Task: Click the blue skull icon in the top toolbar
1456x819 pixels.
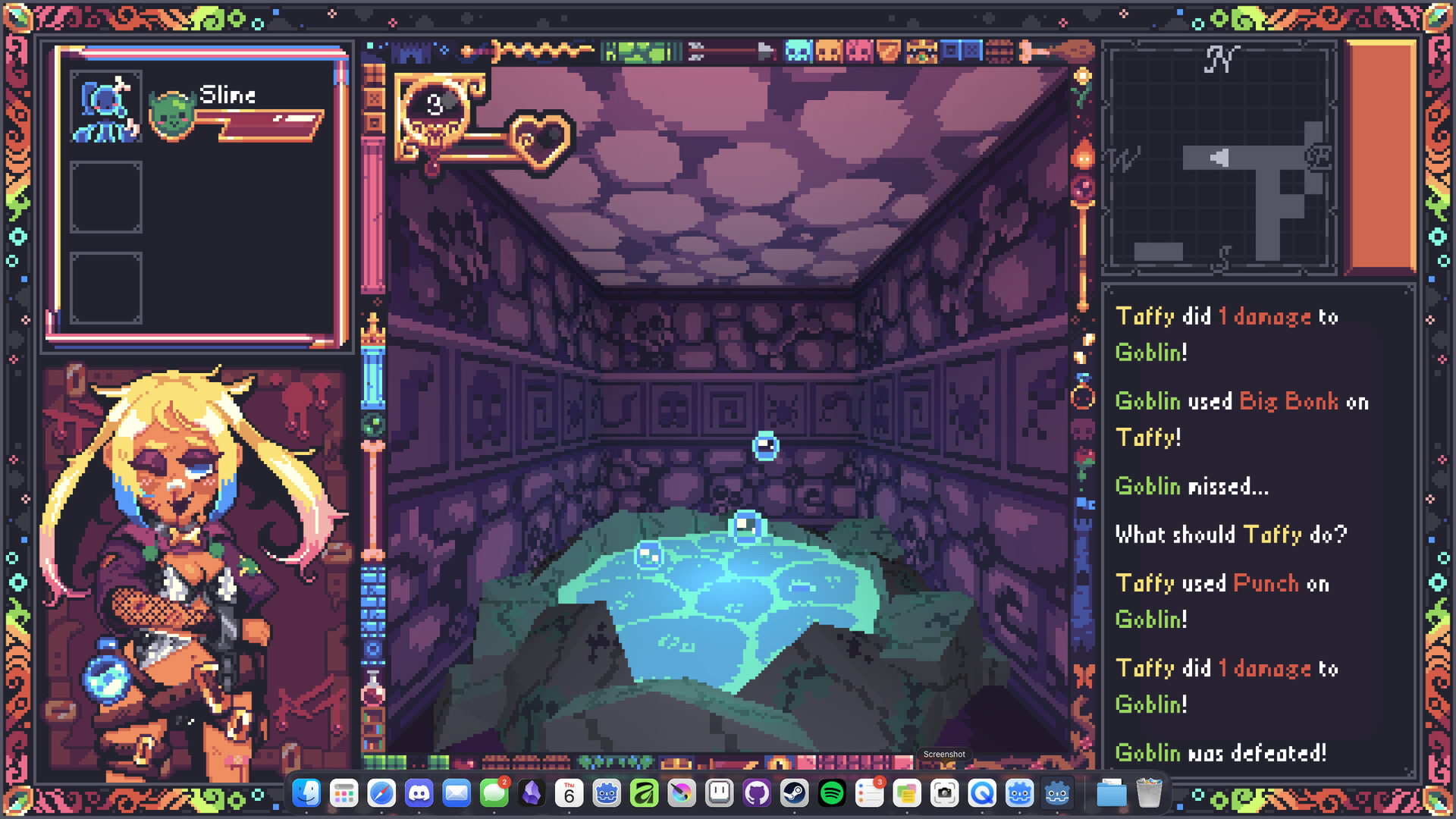Action: click(798, 52)
